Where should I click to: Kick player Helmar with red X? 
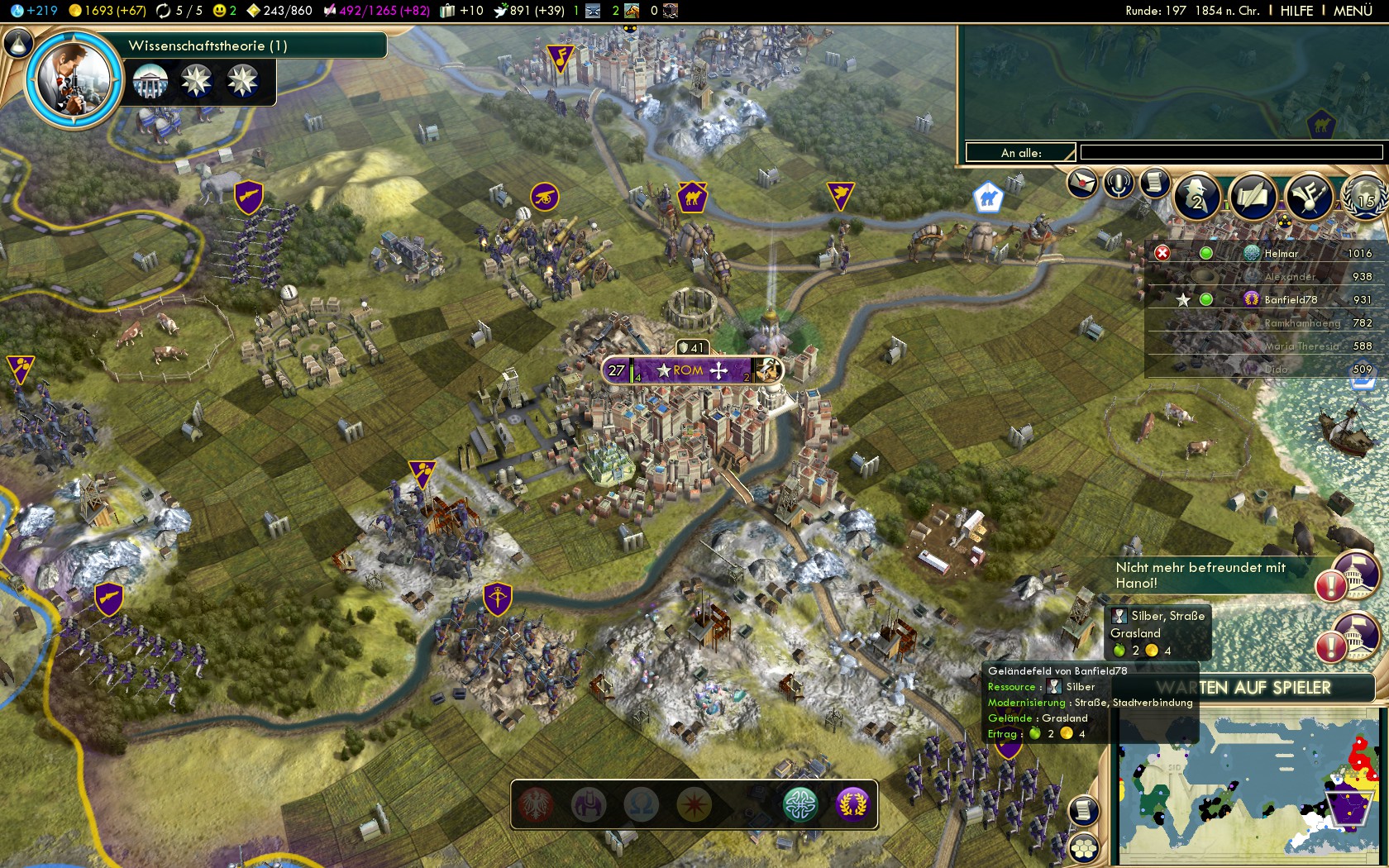pos(1162,253)
